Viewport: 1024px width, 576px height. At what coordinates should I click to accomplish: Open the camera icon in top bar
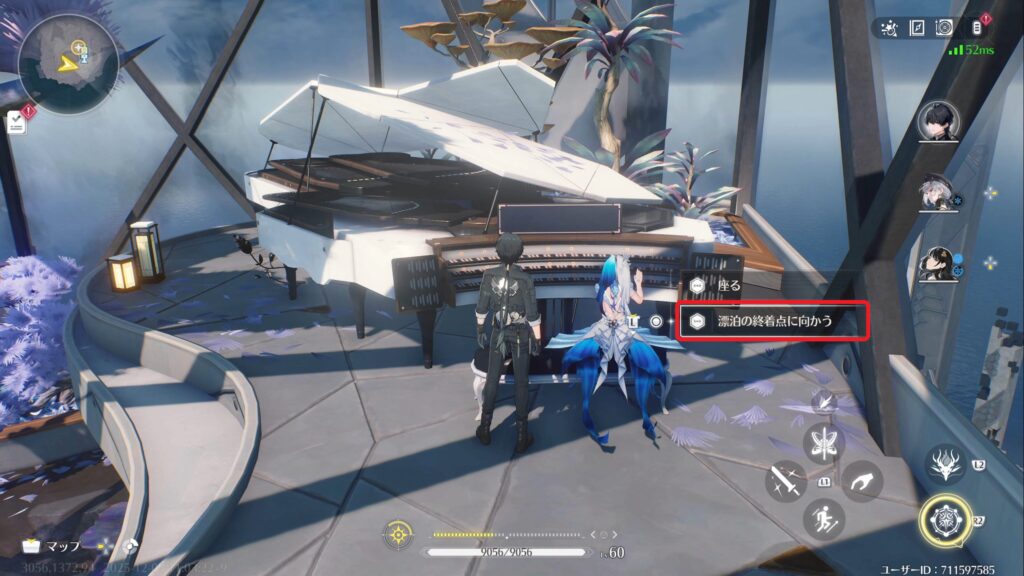[943, 28]
